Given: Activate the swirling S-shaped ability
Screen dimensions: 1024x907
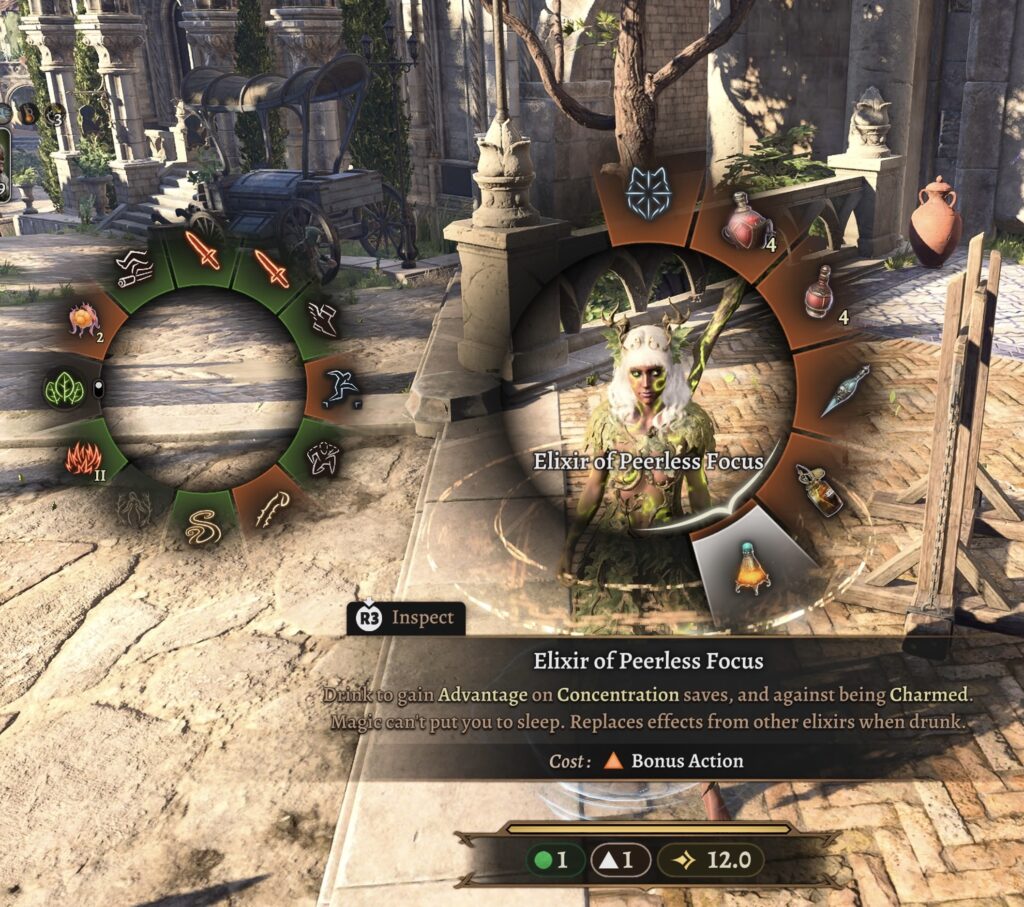Looking at the screenshot, I should (x=203, y=526).
